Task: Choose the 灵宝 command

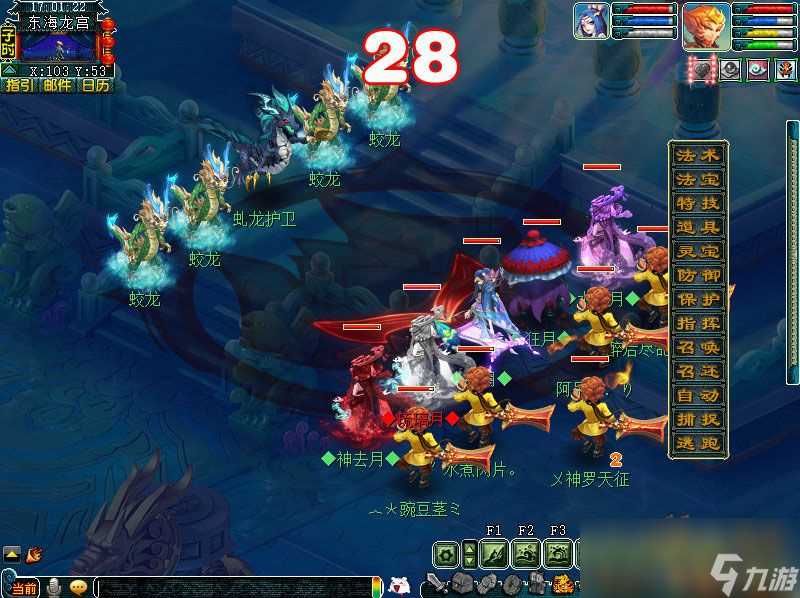Action: click(699, 252)
